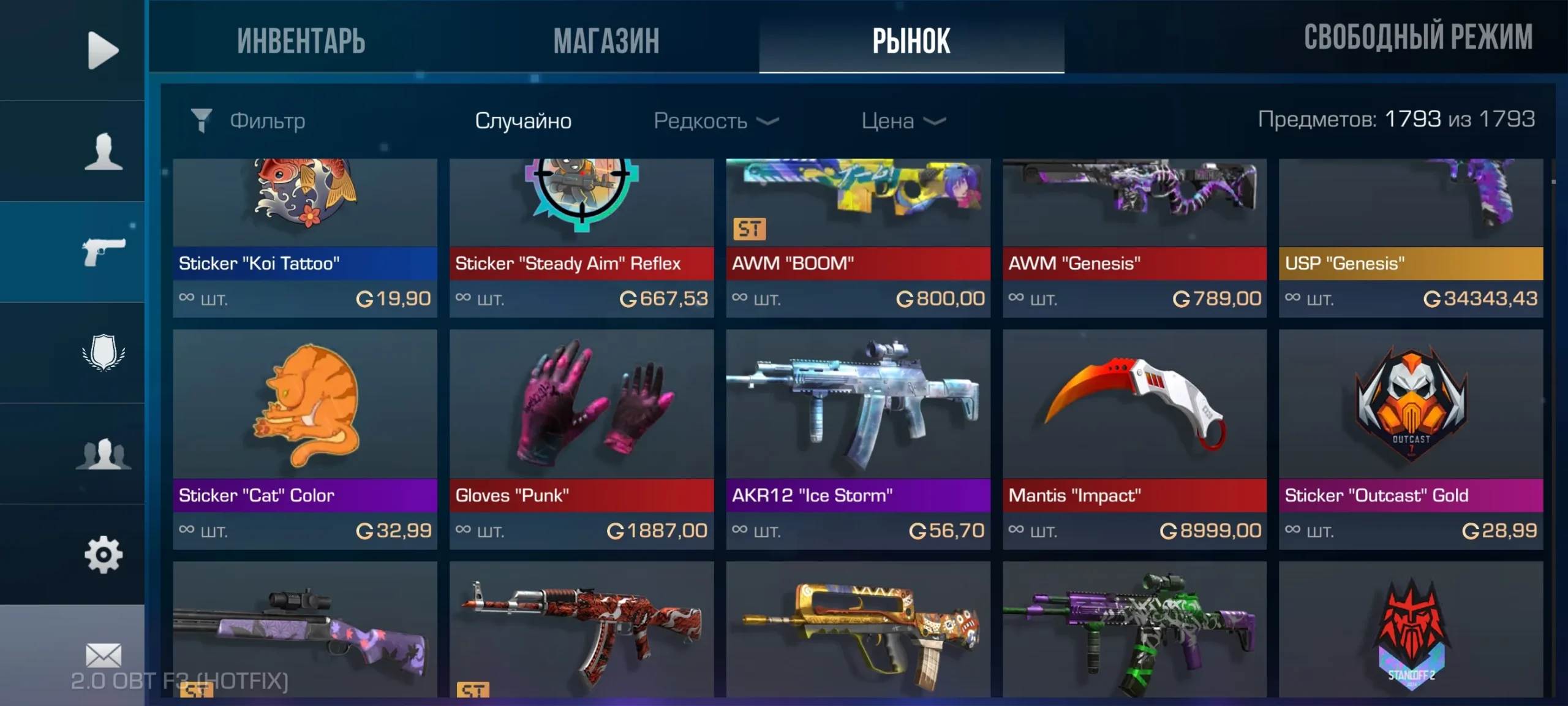Open the shield emblem section
1568x706 pixels.
coord(103,352)
